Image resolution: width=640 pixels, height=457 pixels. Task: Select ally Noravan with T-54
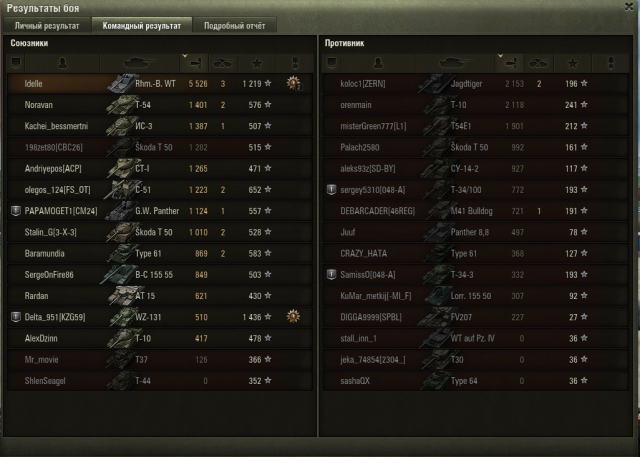(150, 105)
